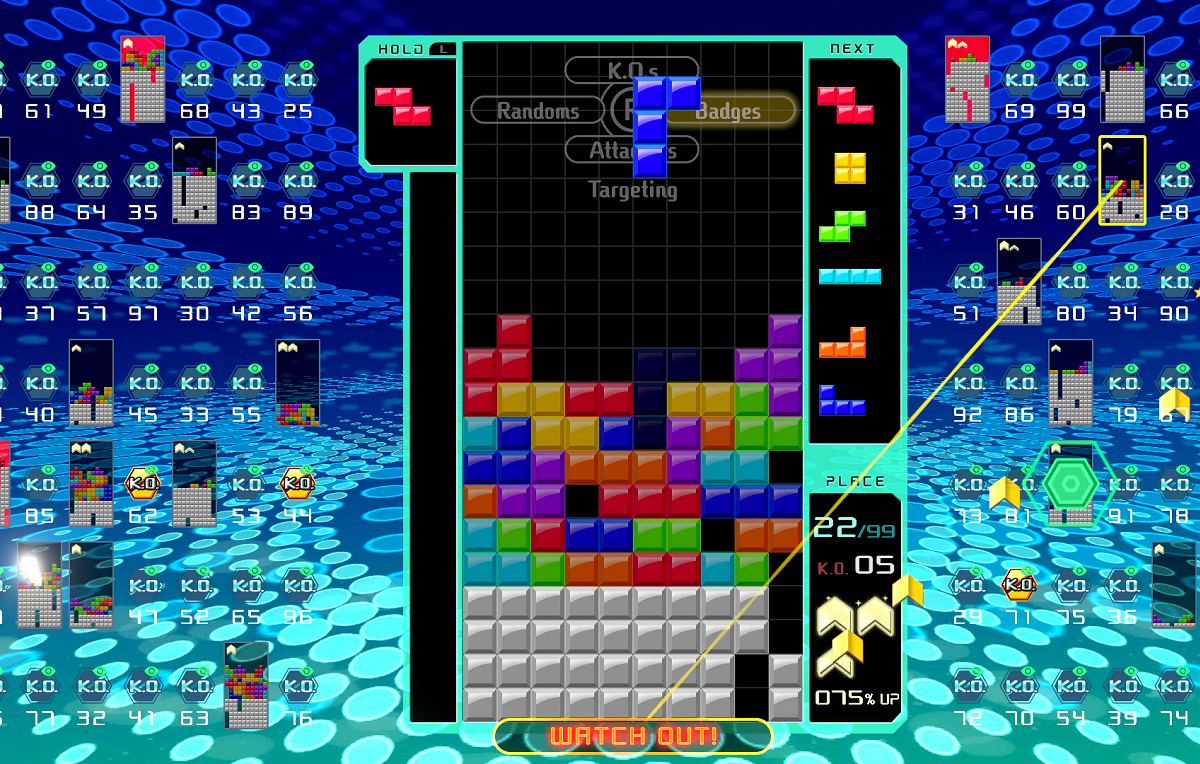Click the held red Z piece slot
This screenshot has height=764, width=1200.
[403, 106]
